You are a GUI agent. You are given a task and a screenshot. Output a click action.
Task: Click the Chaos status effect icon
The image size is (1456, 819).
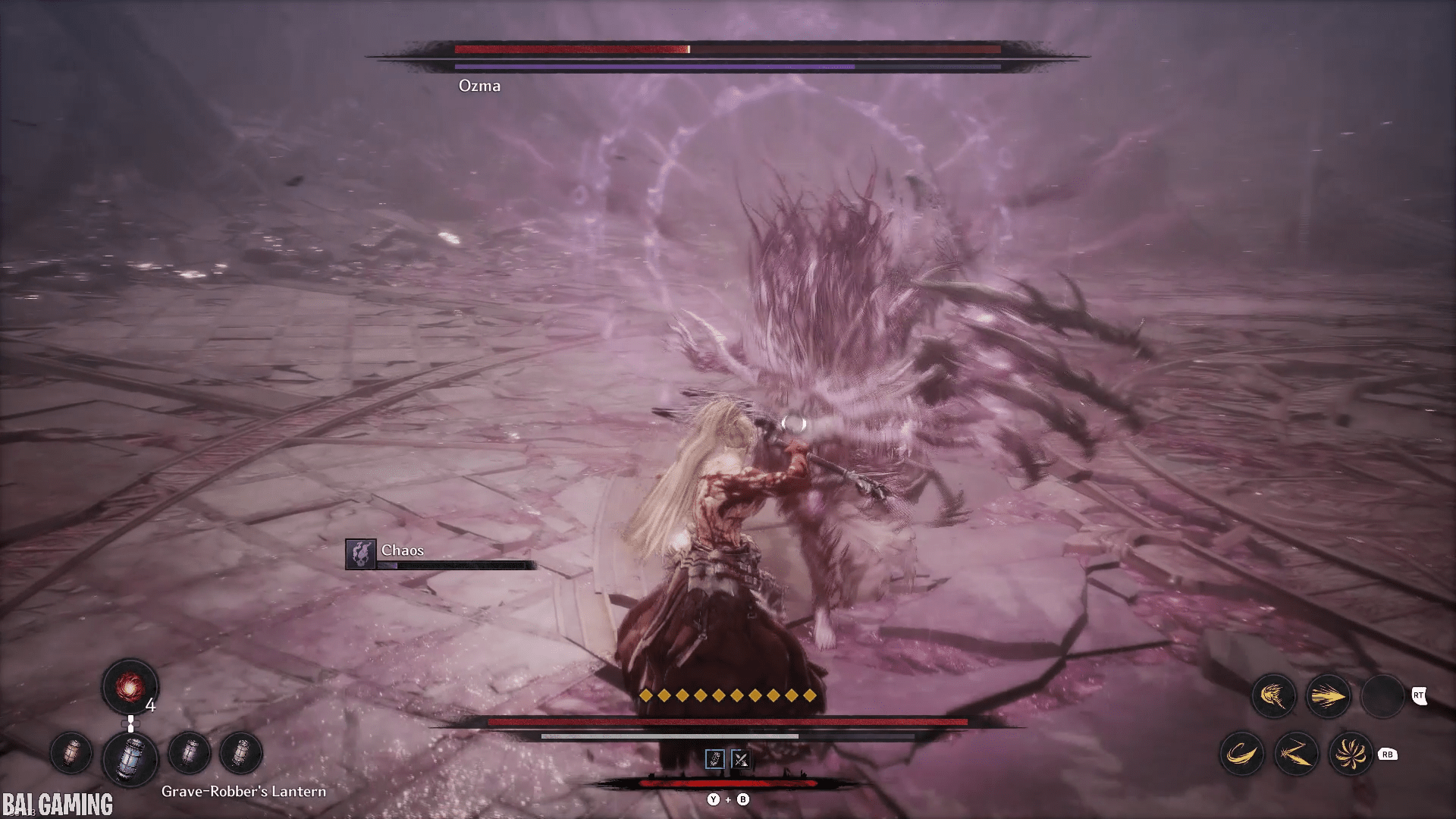coord(361,554)
